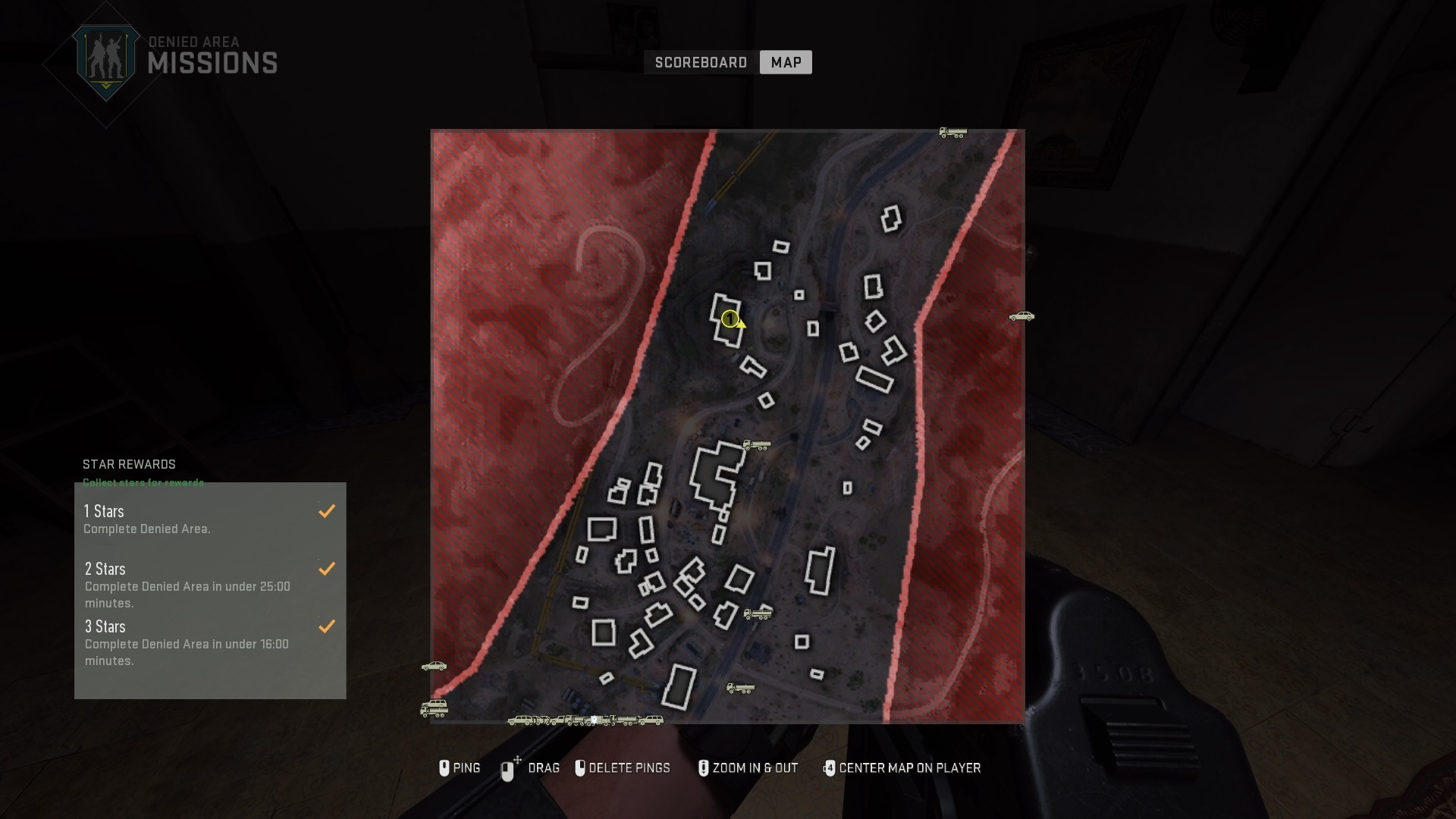
Task: Click the mouse icon next to PING
Action: pos(444,768)
